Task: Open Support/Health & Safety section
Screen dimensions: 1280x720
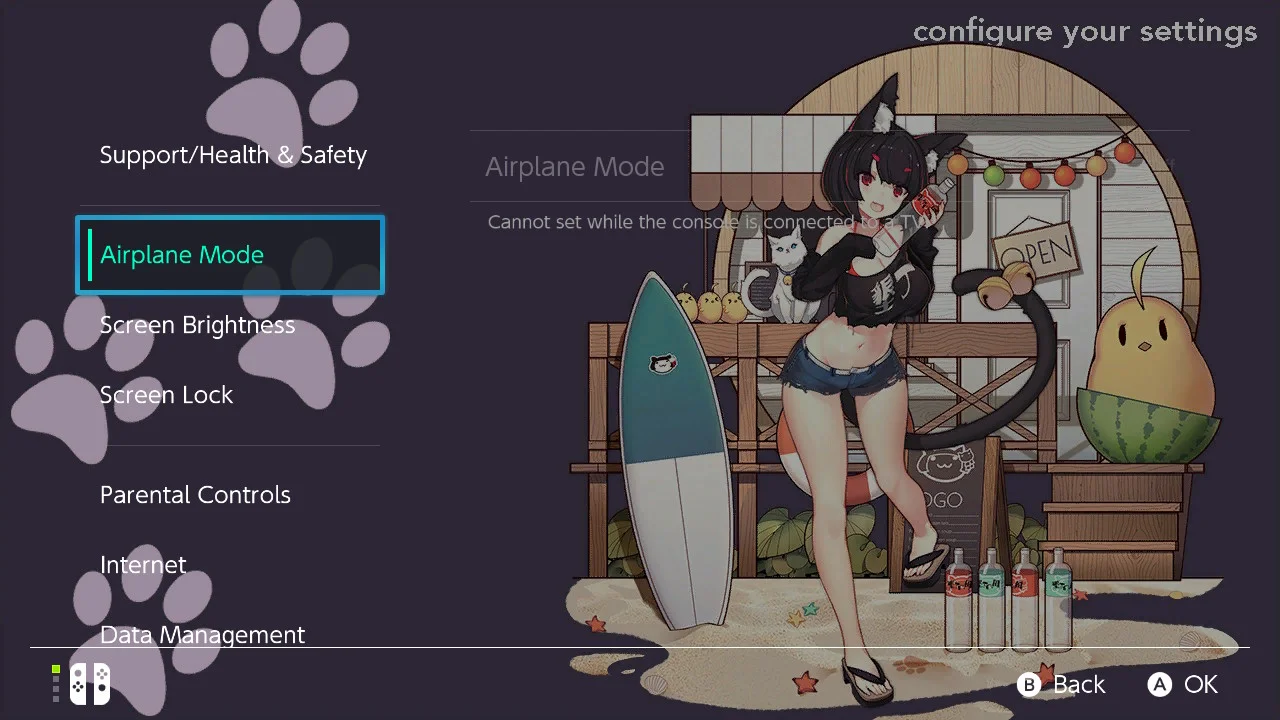Action: click(x=233, y=155)
